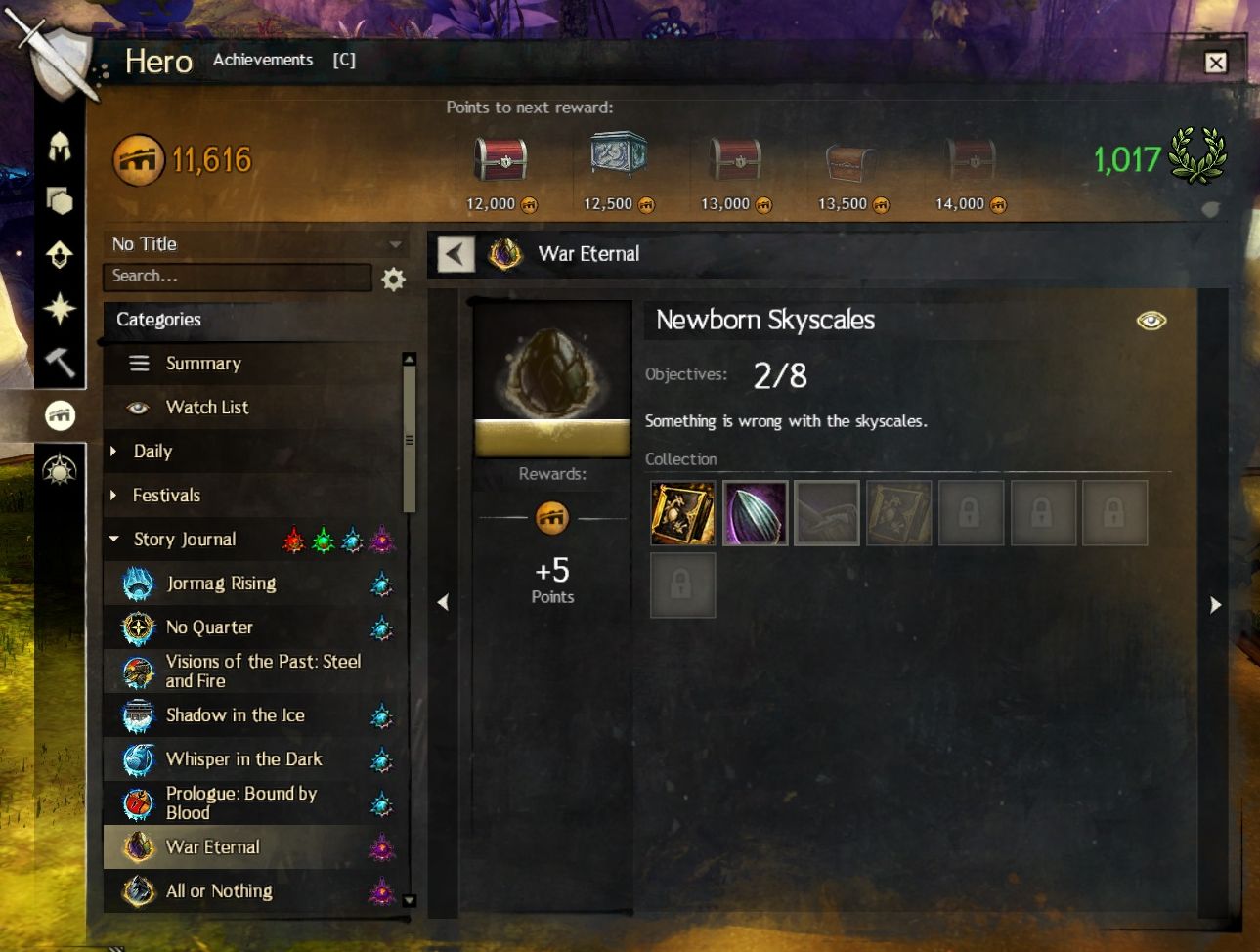
Task: Select the Summary category
Action: (x=203, y=364)
